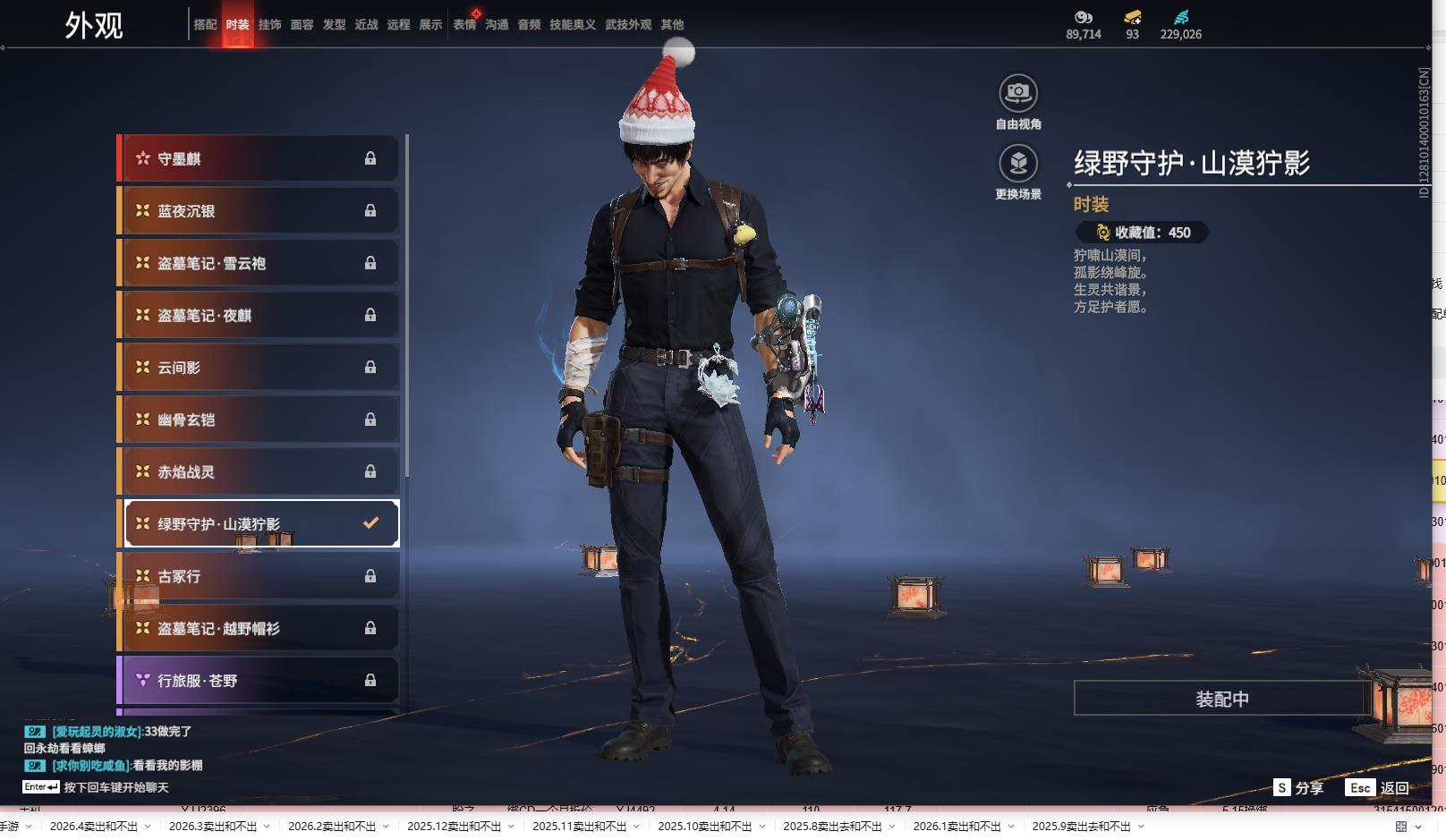Activate the 自由视角 free camera icon

point(1018,93)
